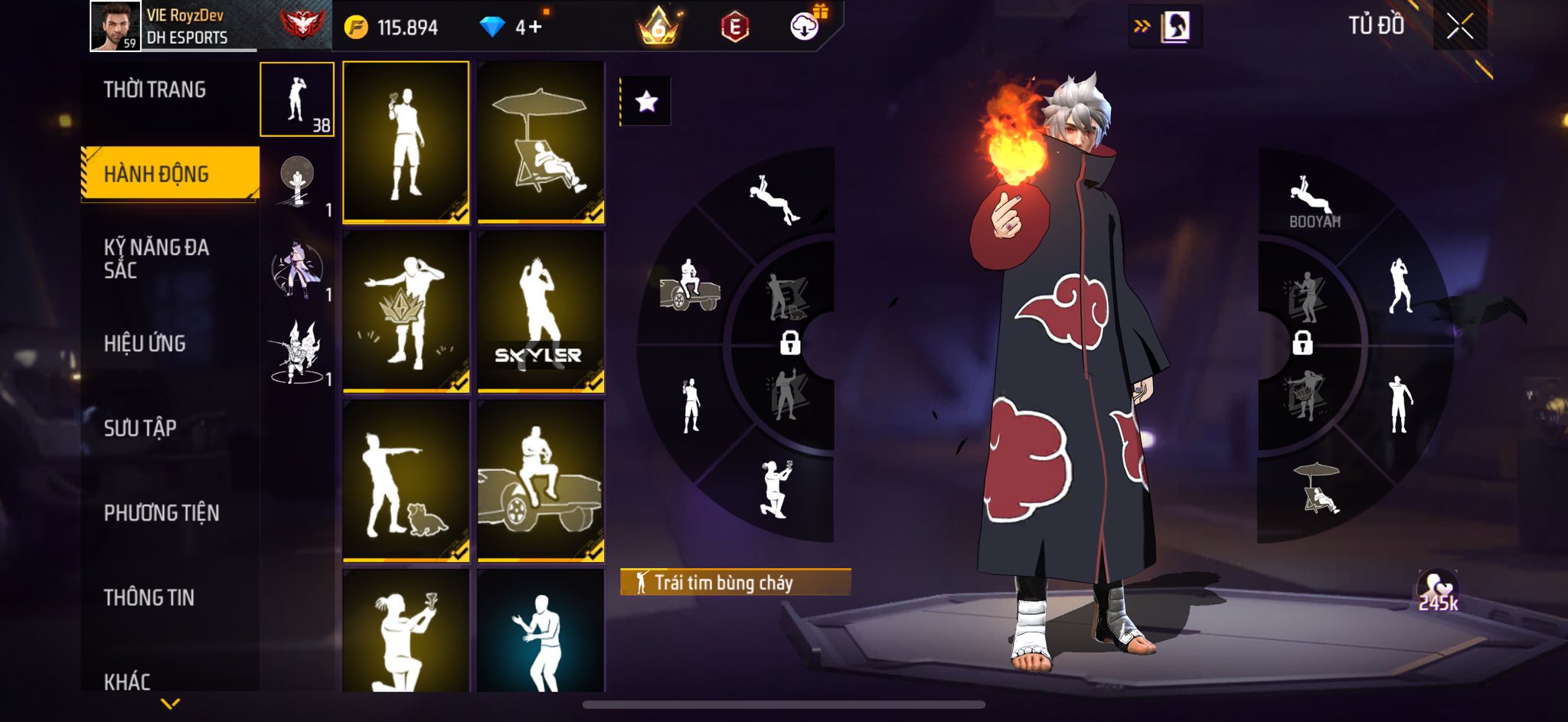Toggle the star favorites filter
The width and height of the screenshot is (1568, 722).
(646, 101)
